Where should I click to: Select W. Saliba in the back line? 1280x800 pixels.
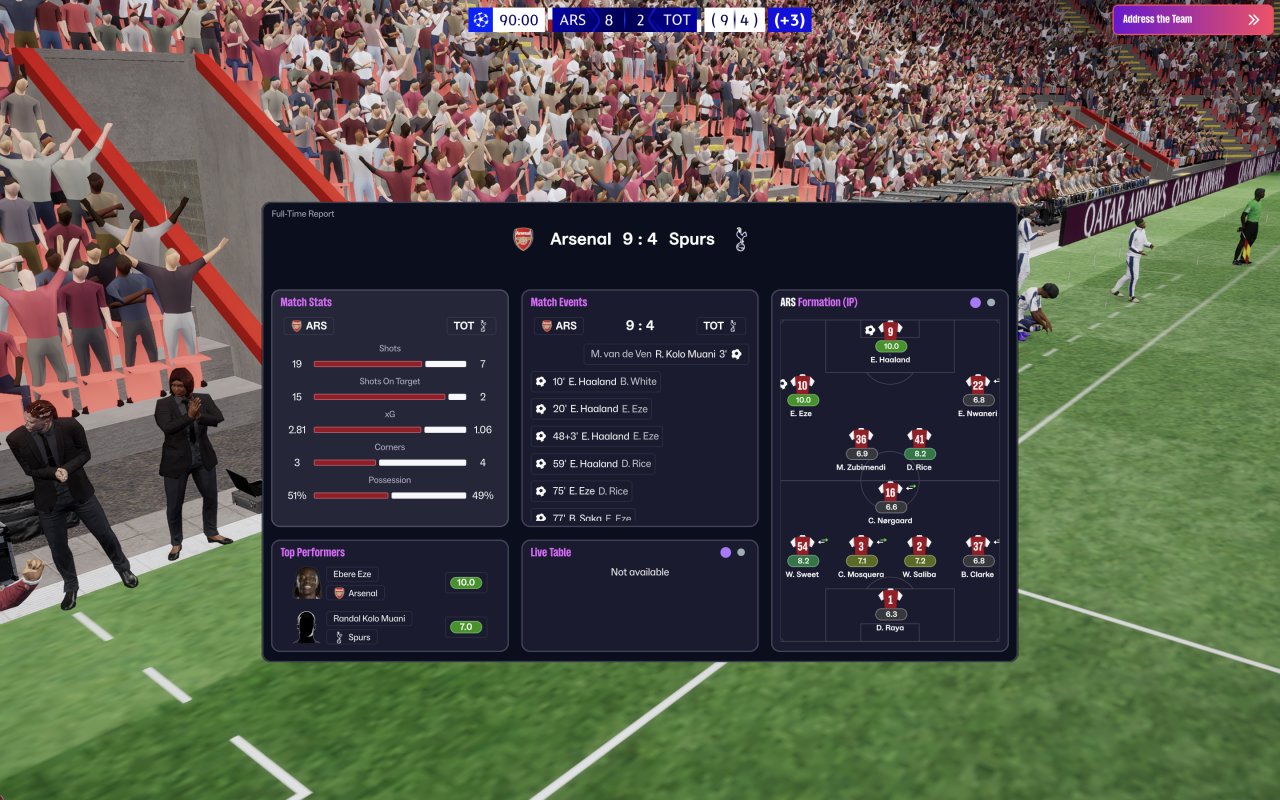(919, 545)
